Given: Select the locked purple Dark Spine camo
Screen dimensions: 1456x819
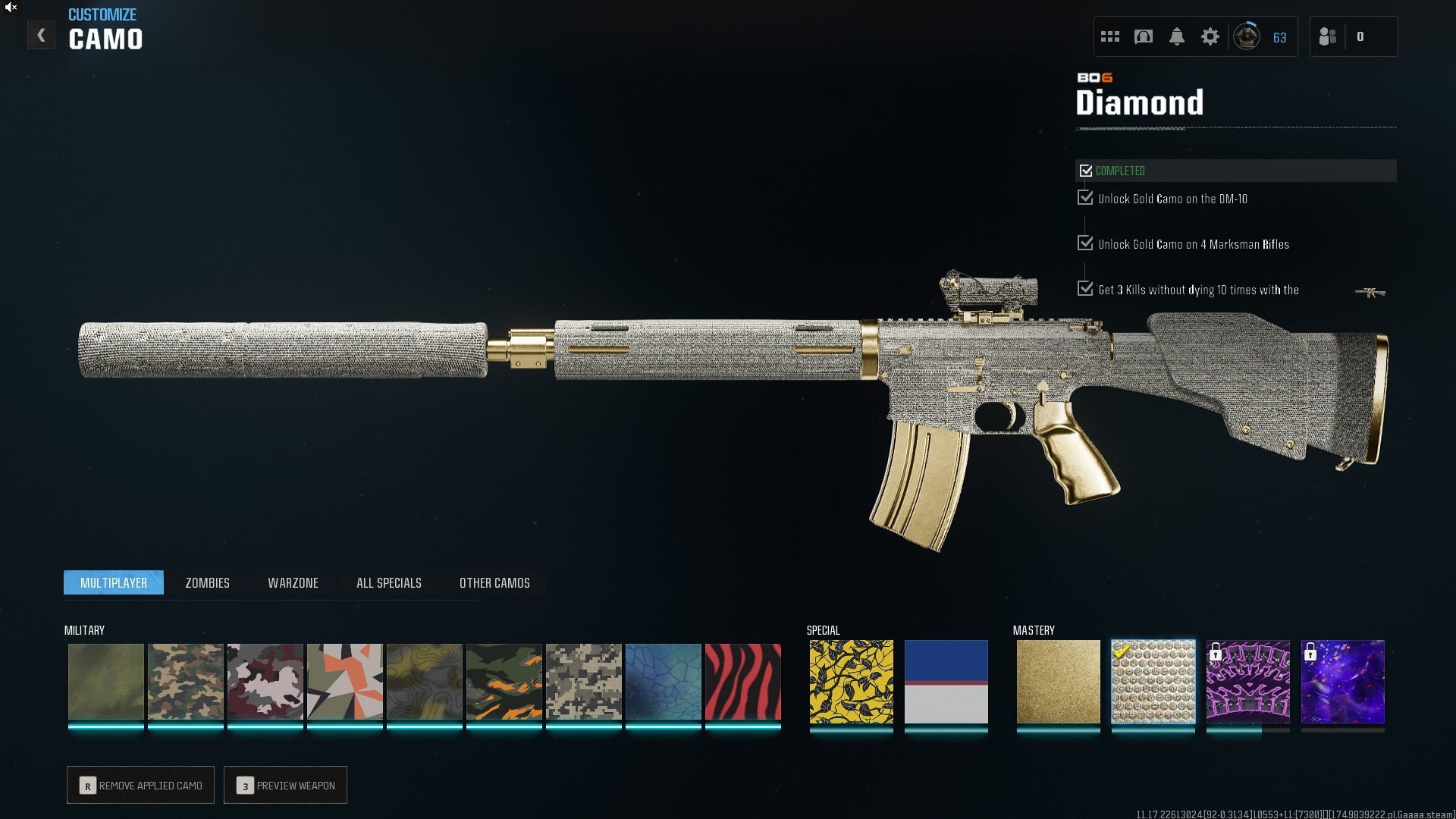Looking at the screenshot, I should 1247,682.
